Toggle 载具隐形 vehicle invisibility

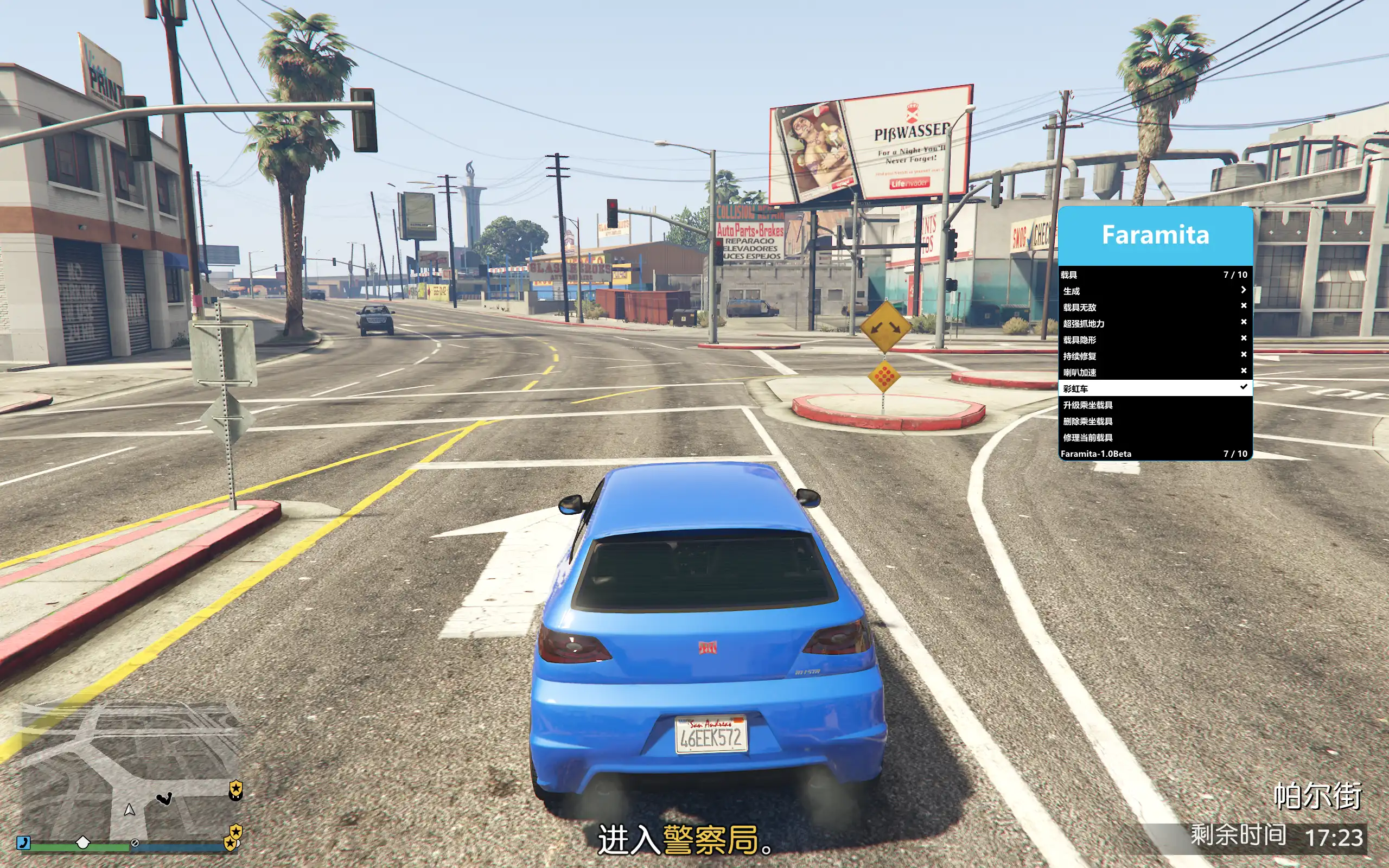(1154, 339)
